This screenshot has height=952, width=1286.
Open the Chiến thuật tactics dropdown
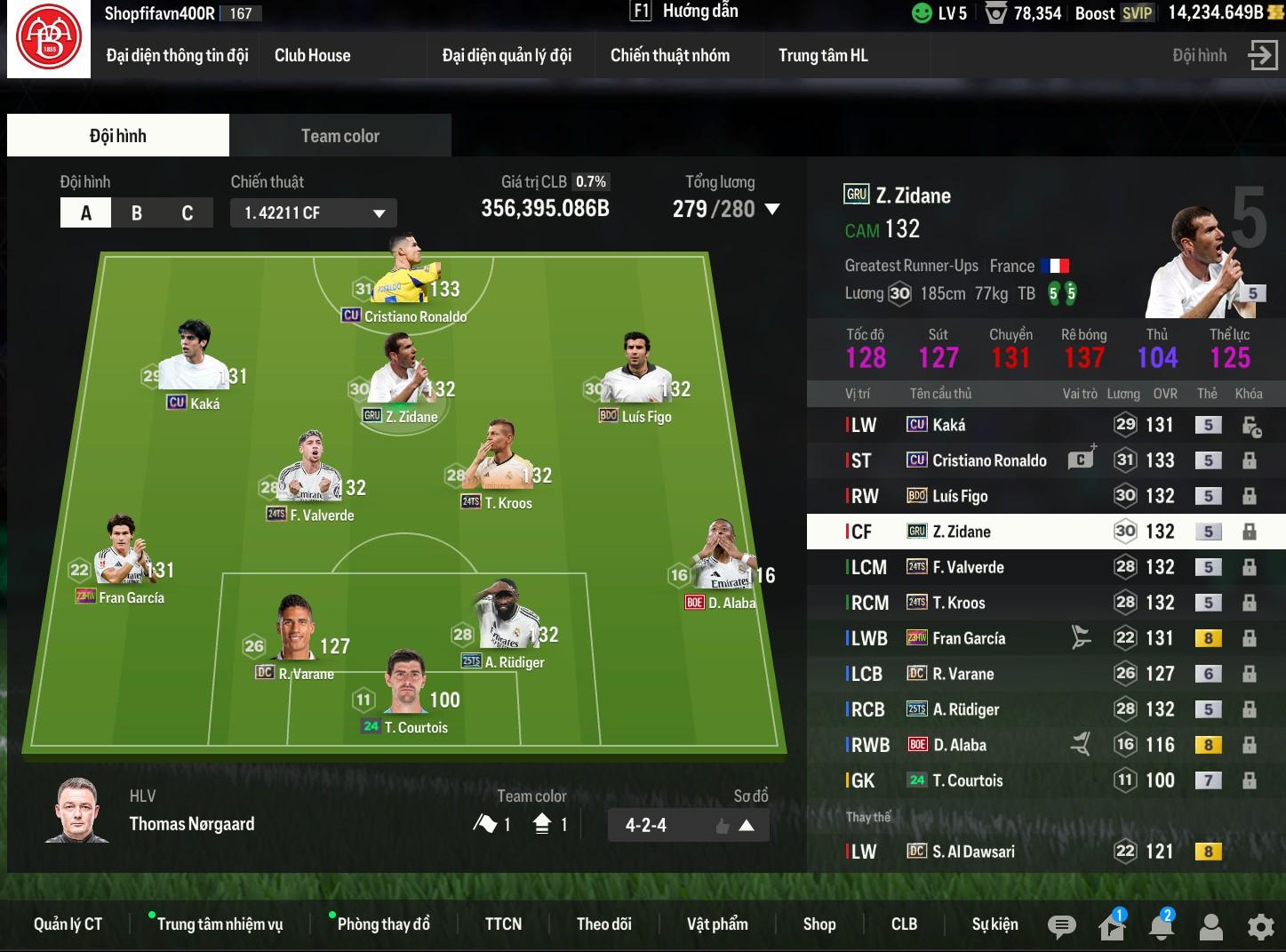click(313, 213)
